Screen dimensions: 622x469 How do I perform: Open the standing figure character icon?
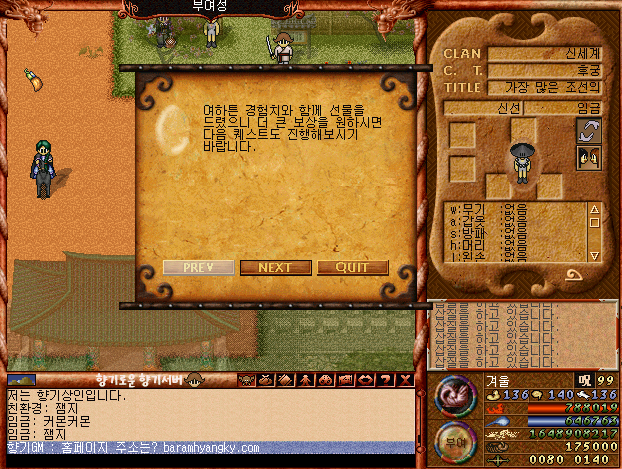tap(305, 380)
